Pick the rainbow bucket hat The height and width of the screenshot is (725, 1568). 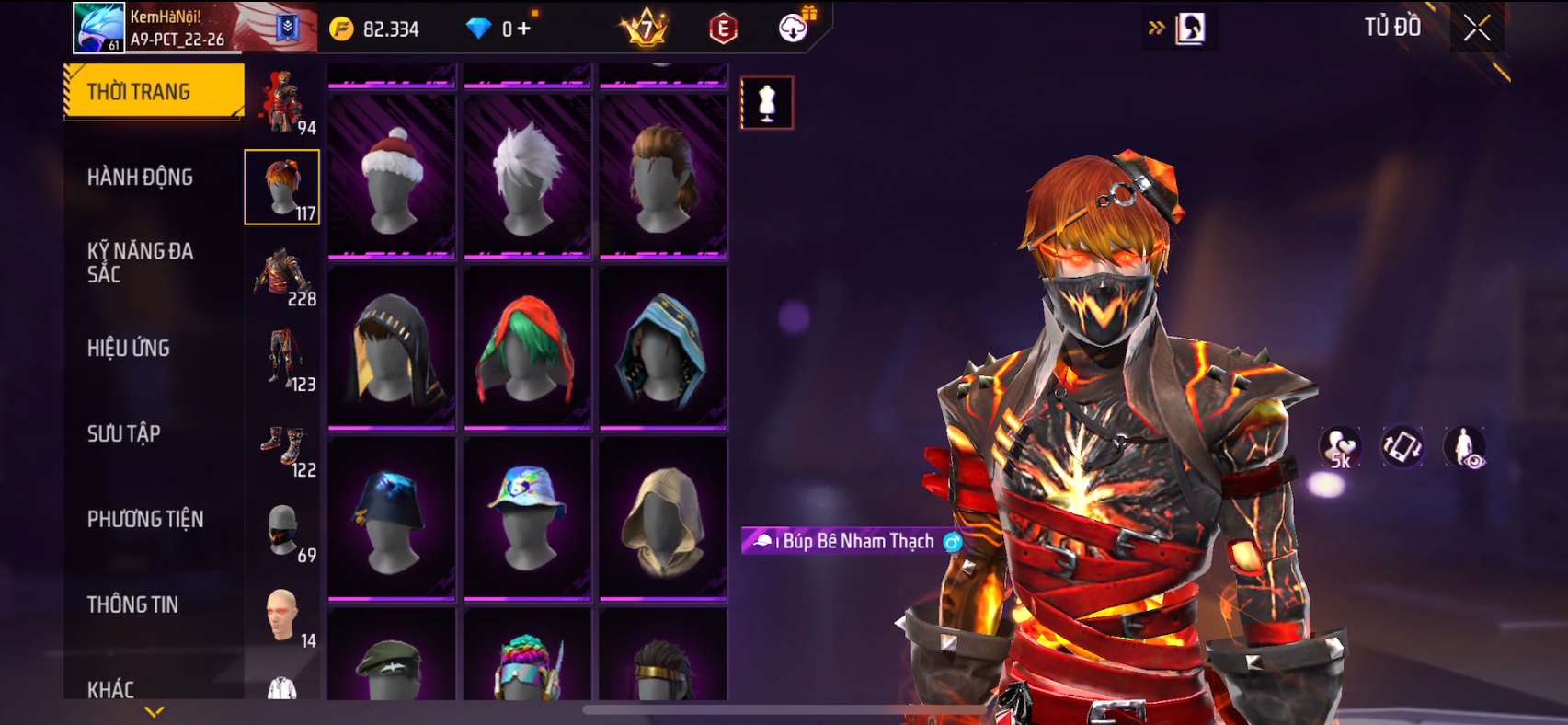coord(527,518)
